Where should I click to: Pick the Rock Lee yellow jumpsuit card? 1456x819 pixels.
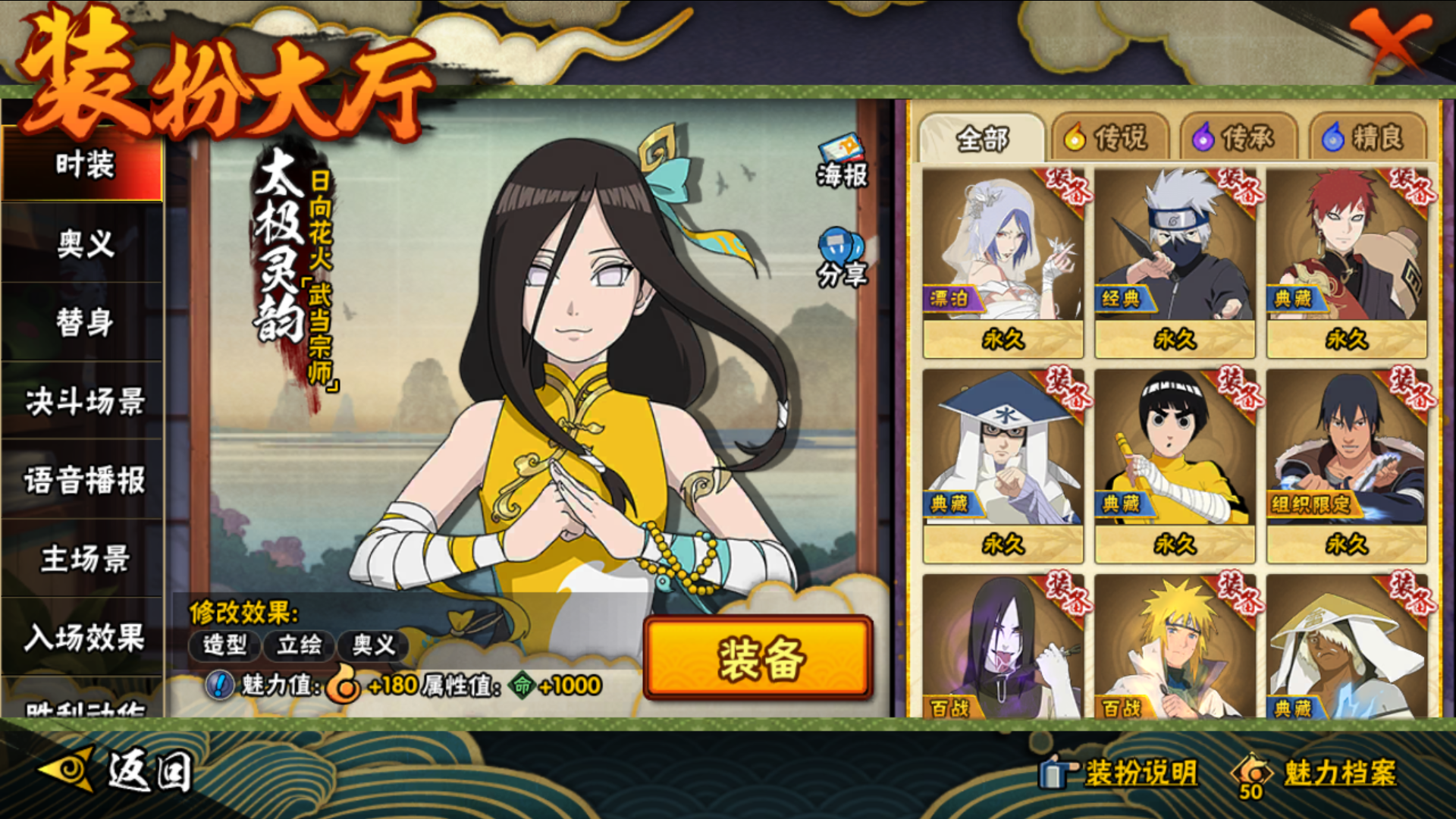1175,466
